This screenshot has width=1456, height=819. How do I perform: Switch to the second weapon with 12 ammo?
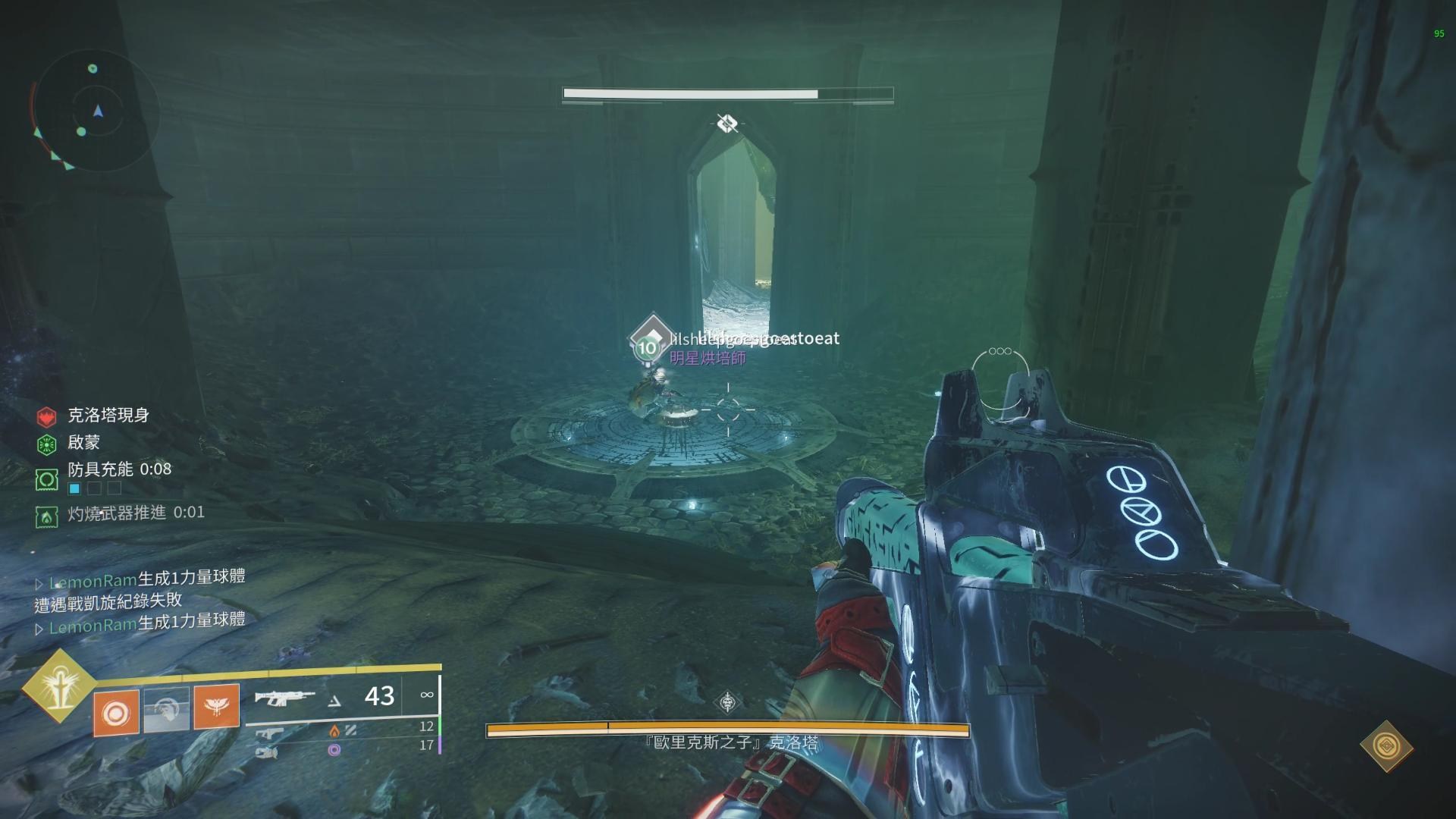(x=269, y=733)
